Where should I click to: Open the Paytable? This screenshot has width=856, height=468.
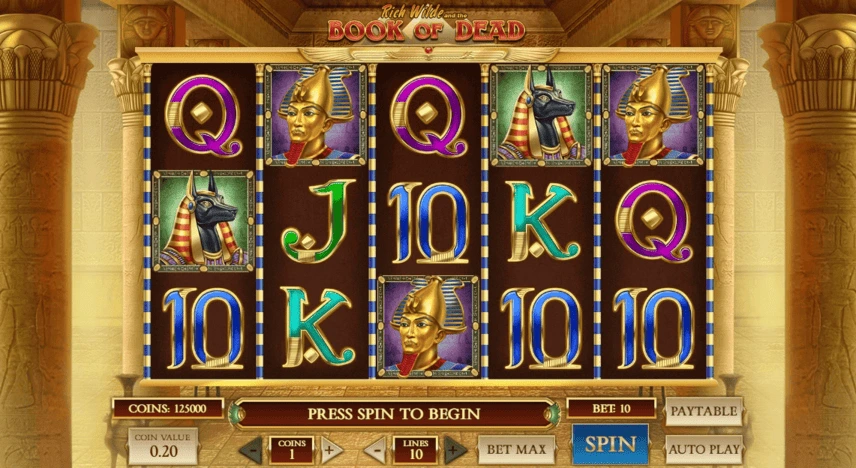point(704,411)
